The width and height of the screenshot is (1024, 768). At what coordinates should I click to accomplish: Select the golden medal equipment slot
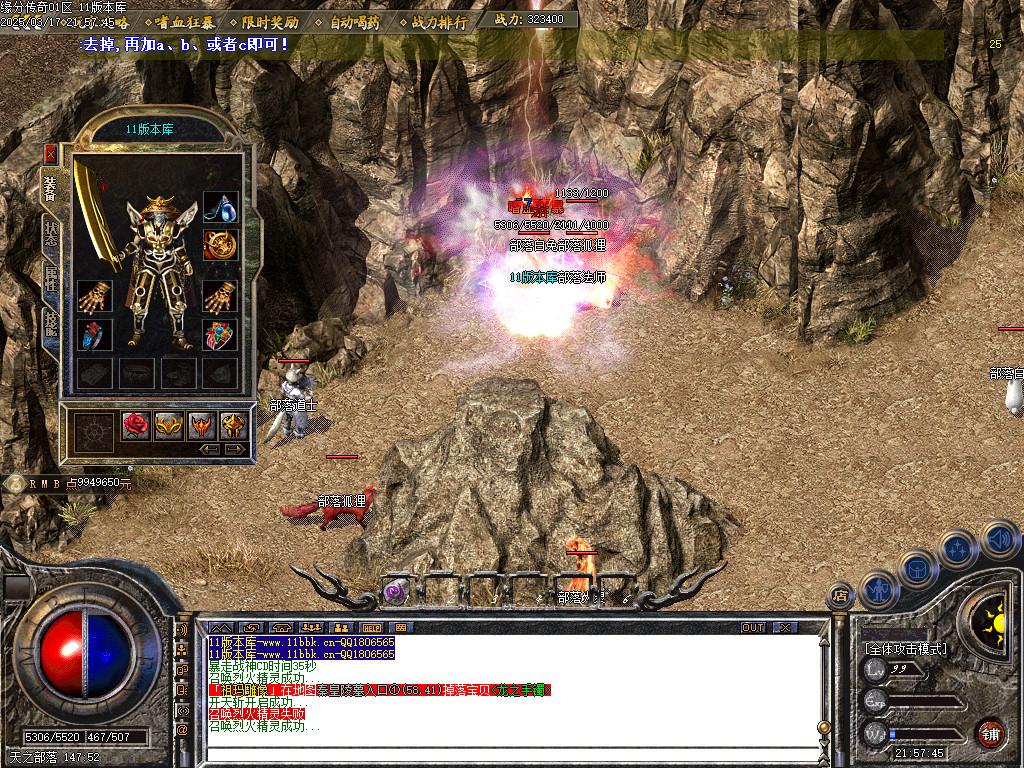(220, 245)
